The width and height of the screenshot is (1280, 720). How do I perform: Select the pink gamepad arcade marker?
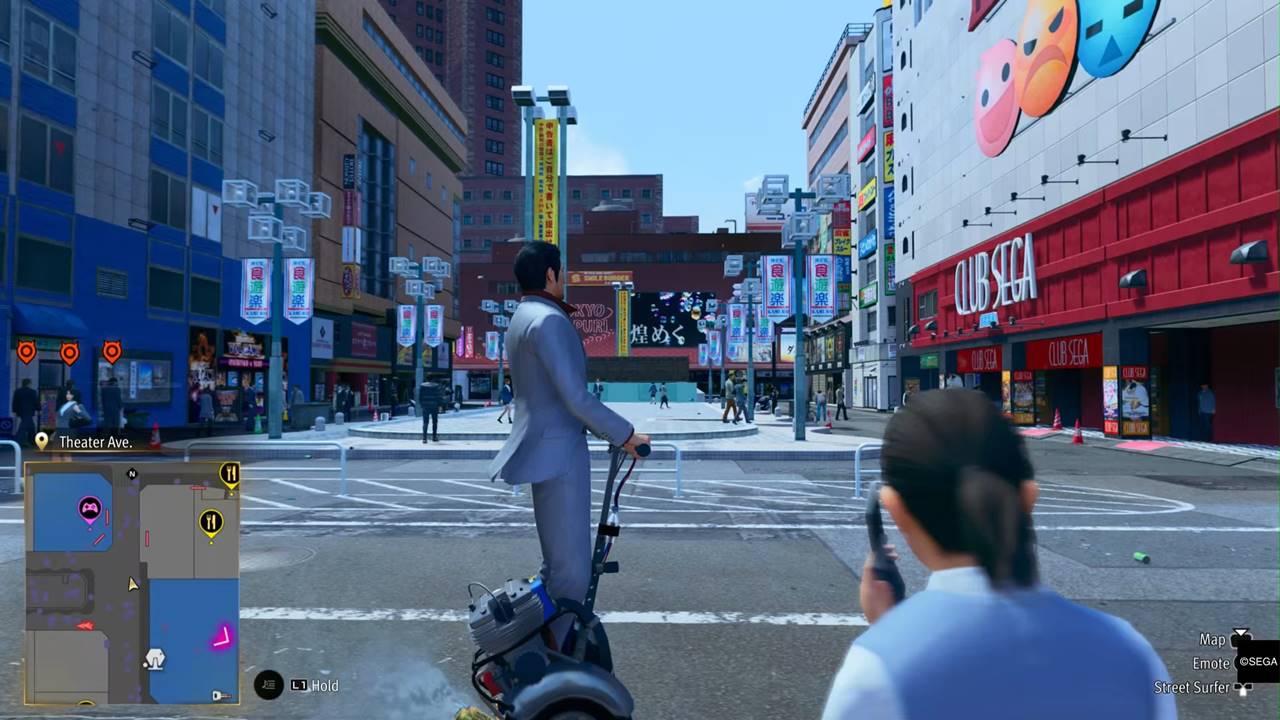click(90, 508)
